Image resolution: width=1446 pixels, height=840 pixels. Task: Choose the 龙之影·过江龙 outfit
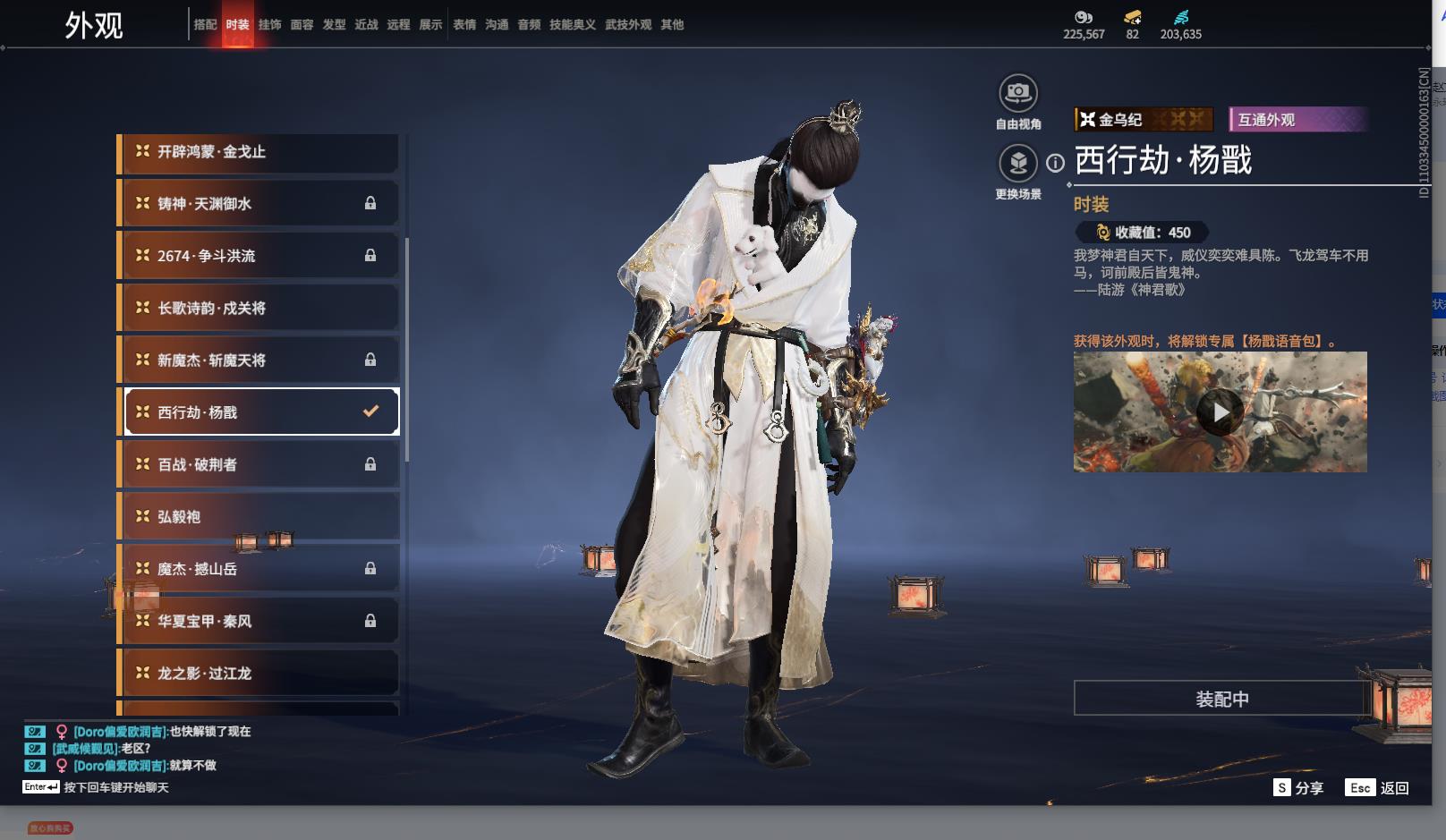tap(259, 673)
